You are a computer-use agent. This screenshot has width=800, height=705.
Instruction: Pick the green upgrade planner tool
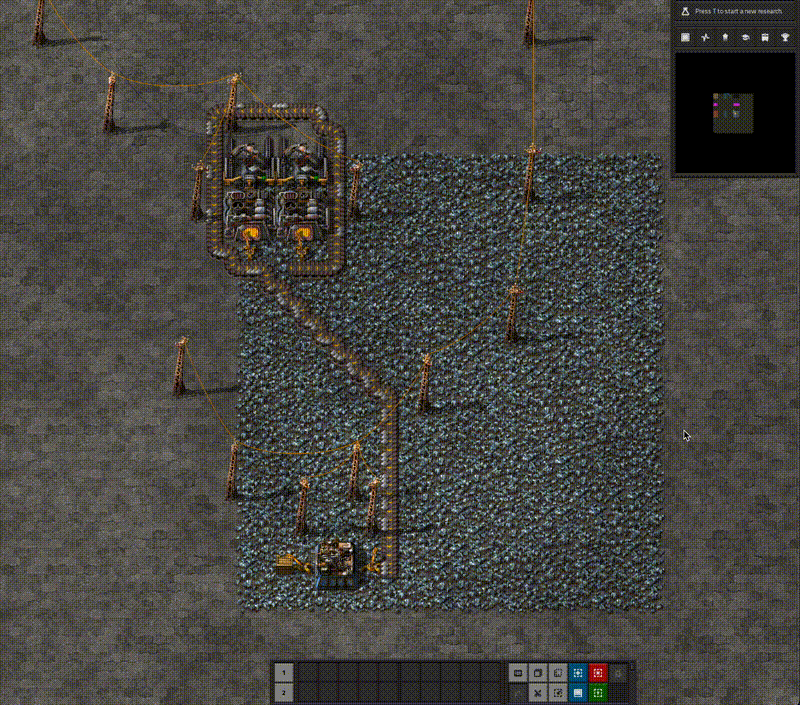coord(598,692)
